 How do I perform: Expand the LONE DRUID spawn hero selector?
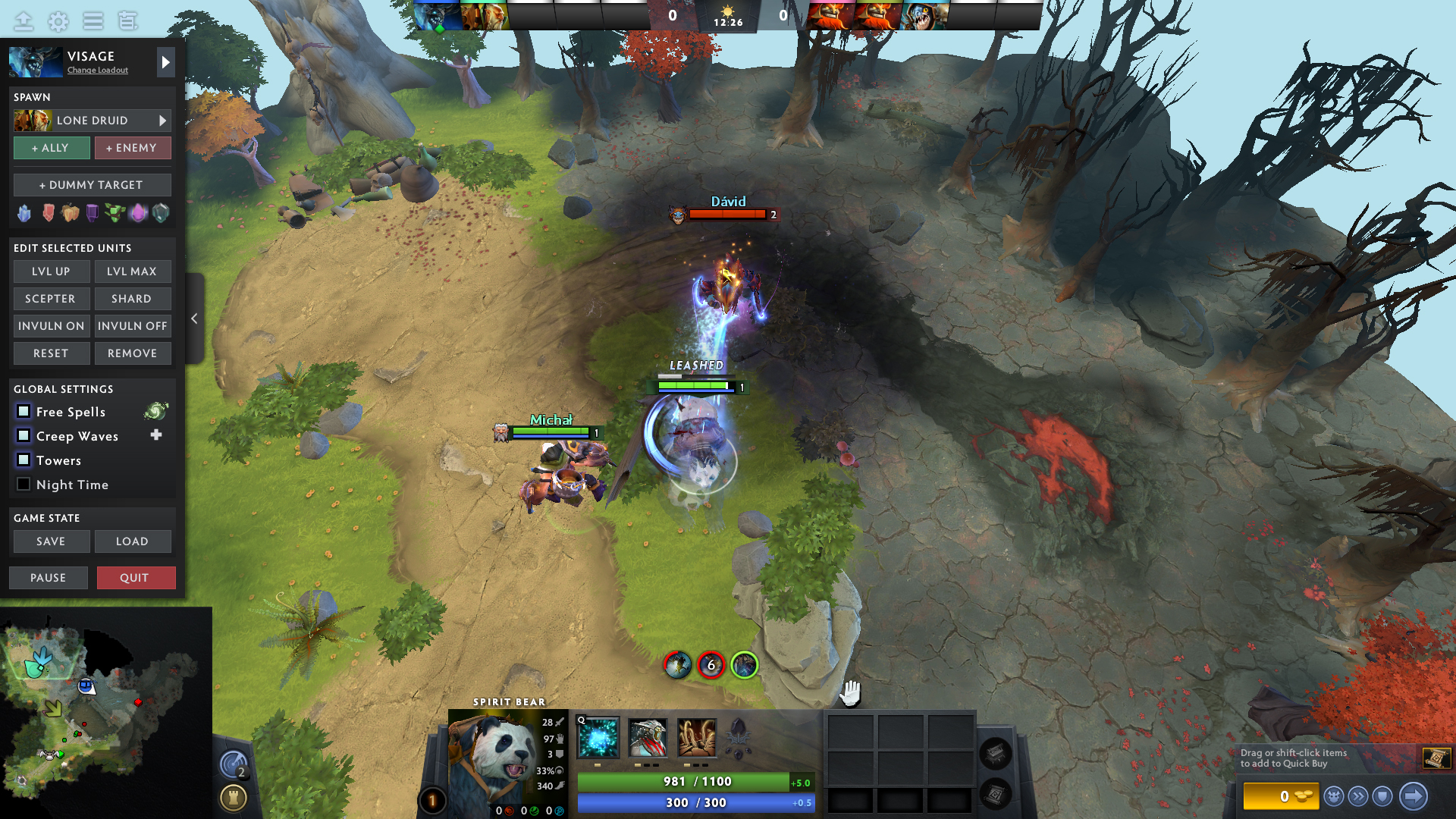tap(162, 120)
